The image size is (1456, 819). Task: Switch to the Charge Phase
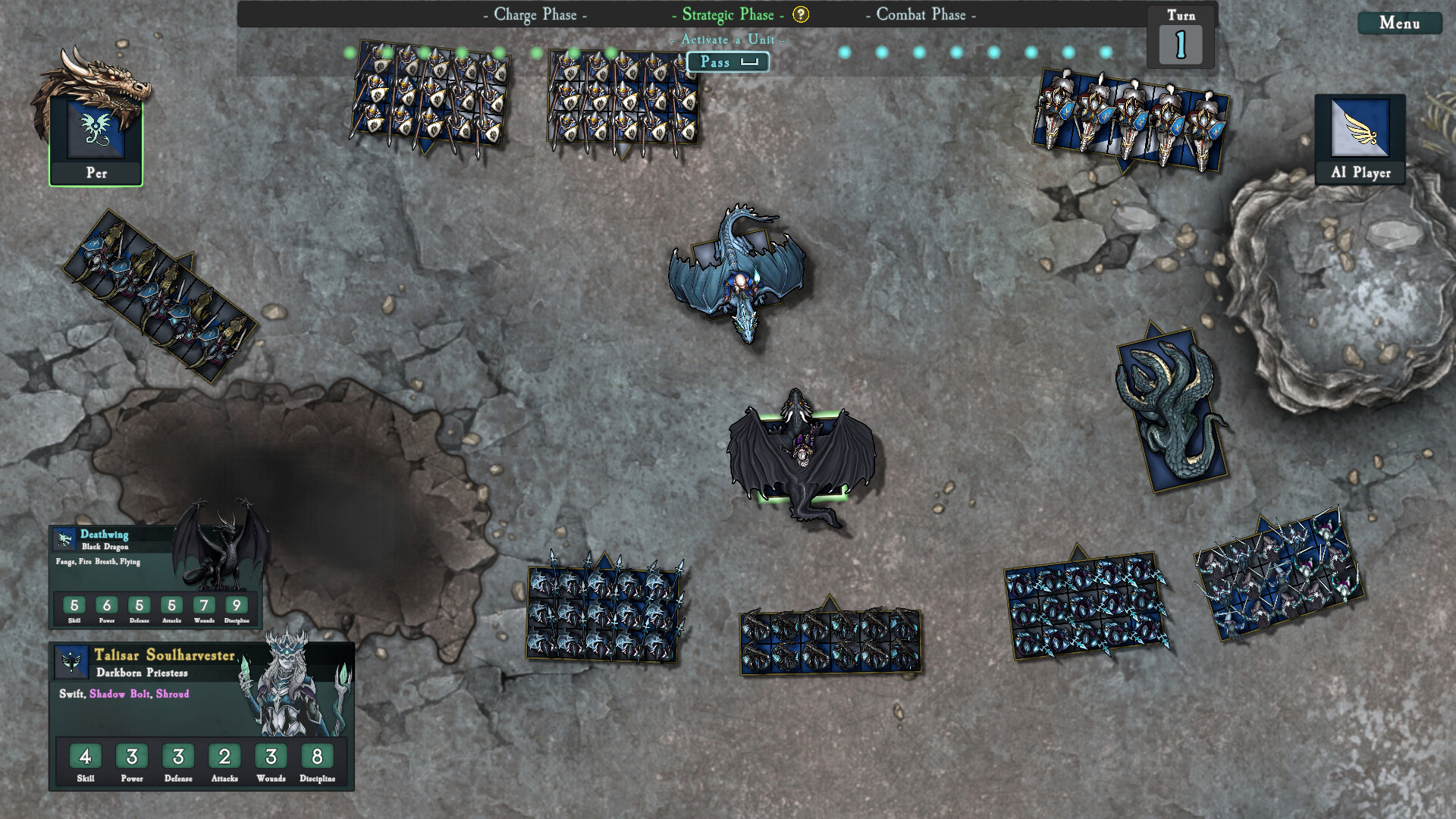[533, 14]
